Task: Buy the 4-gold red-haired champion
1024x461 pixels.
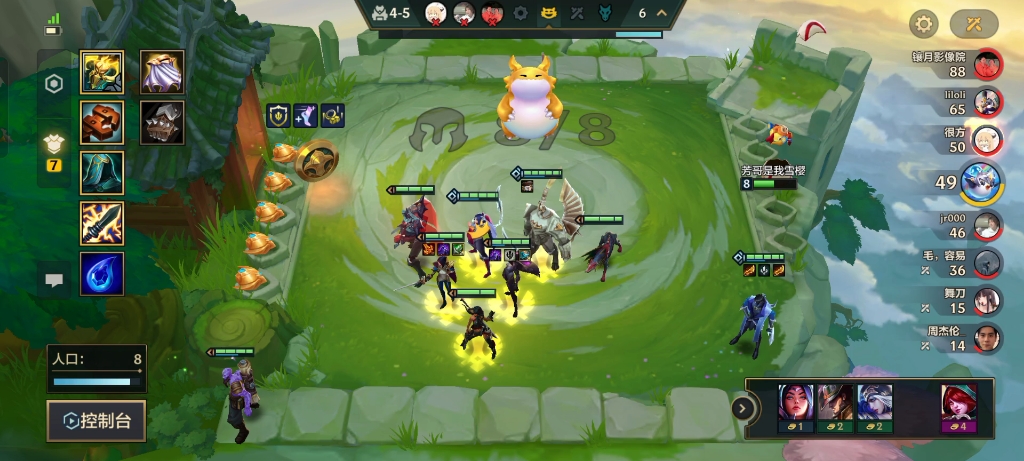Action: click(x=958, y=406)
